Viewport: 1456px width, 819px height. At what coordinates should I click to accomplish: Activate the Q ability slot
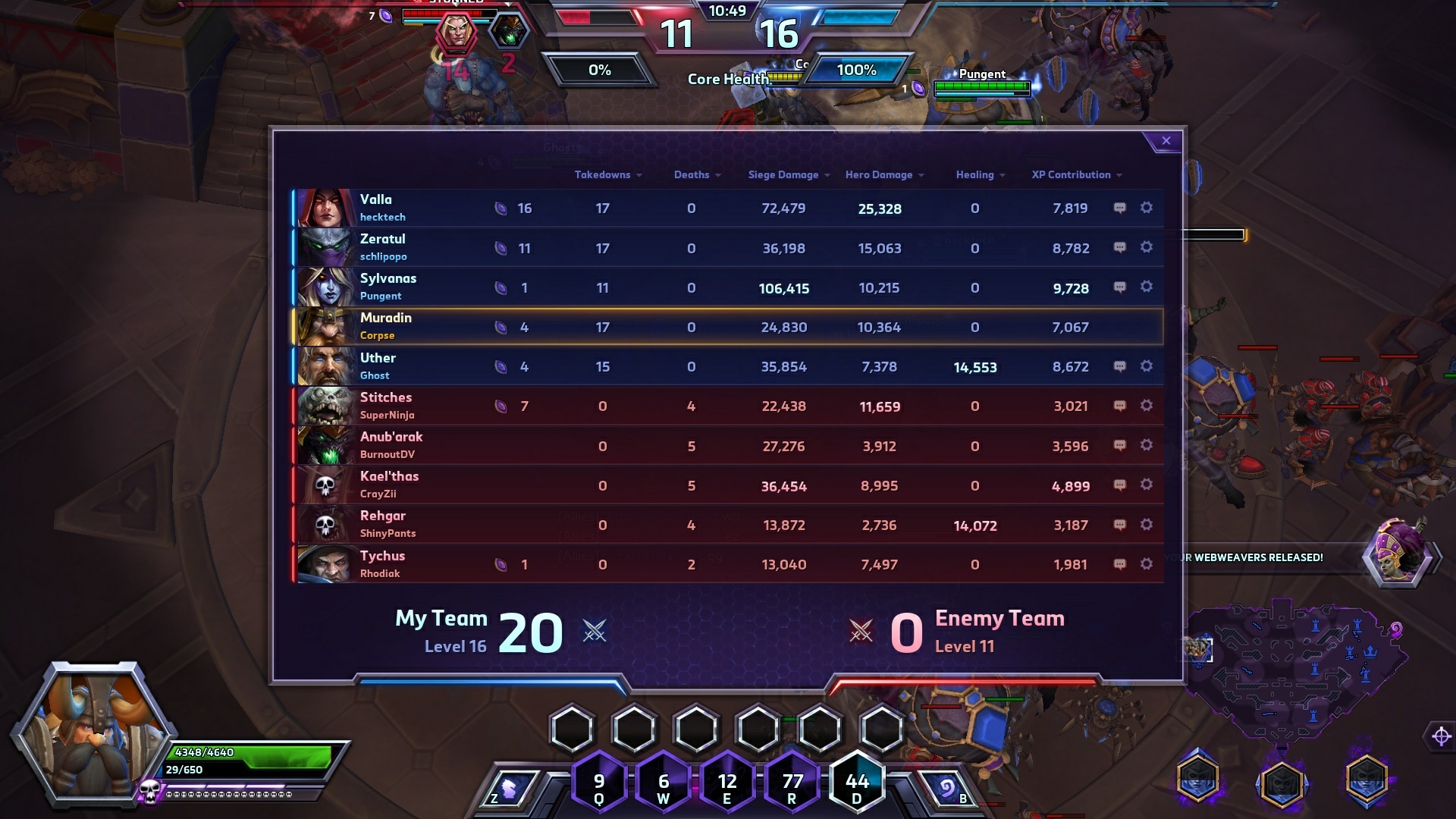tap(599, 783)
